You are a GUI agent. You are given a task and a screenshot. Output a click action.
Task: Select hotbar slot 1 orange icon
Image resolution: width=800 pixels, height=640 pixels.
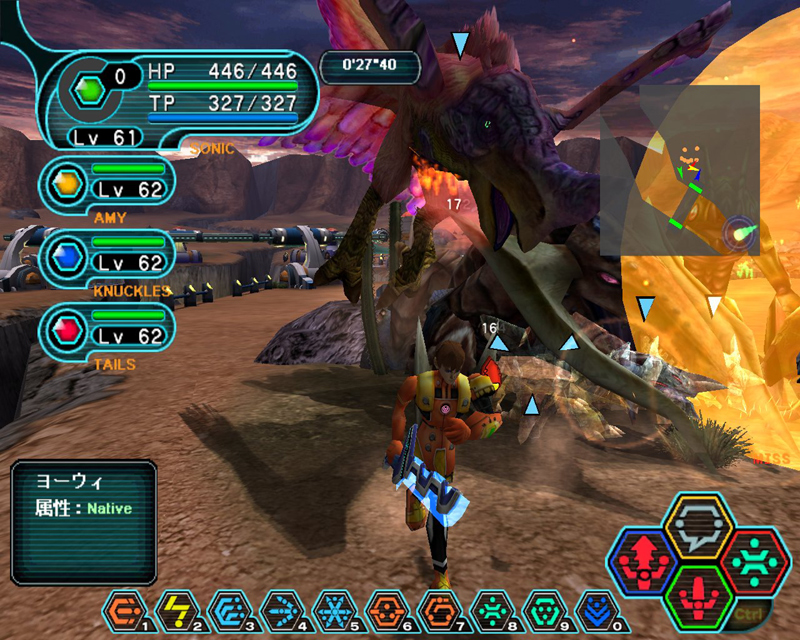[x=124, y=608]
